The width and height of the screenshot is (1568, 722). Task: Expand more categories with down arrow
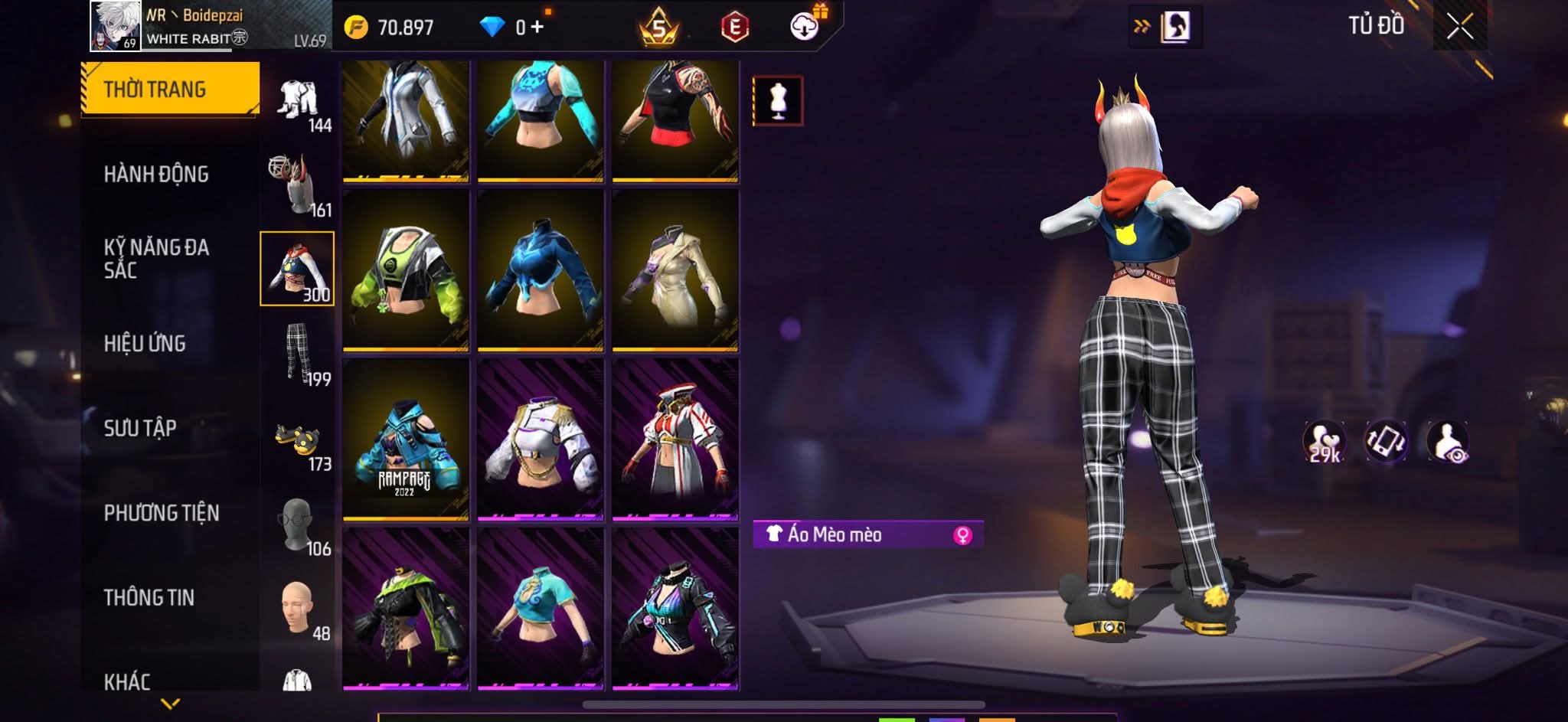[170, 703]
